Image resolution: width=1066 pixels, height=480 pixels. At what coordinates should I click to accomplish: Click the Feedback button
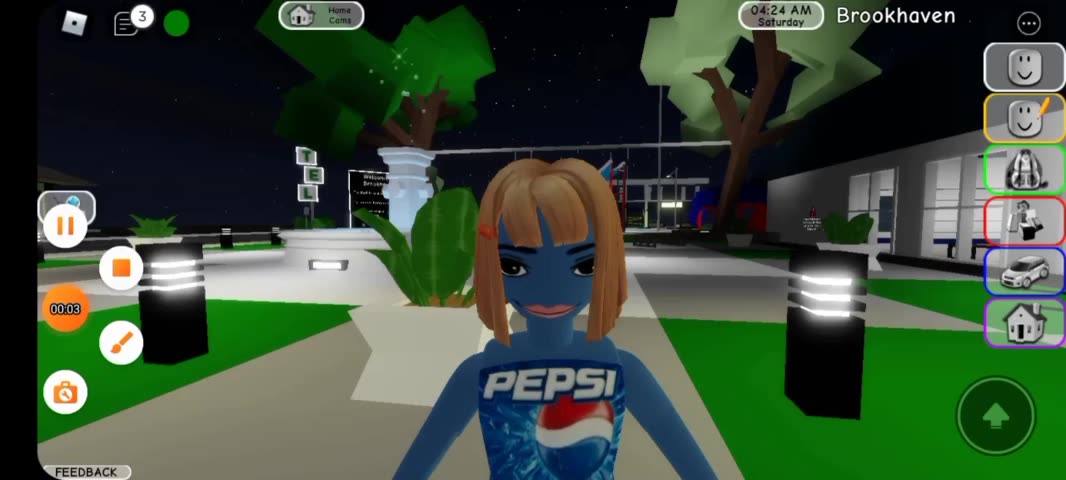[86, 472]
